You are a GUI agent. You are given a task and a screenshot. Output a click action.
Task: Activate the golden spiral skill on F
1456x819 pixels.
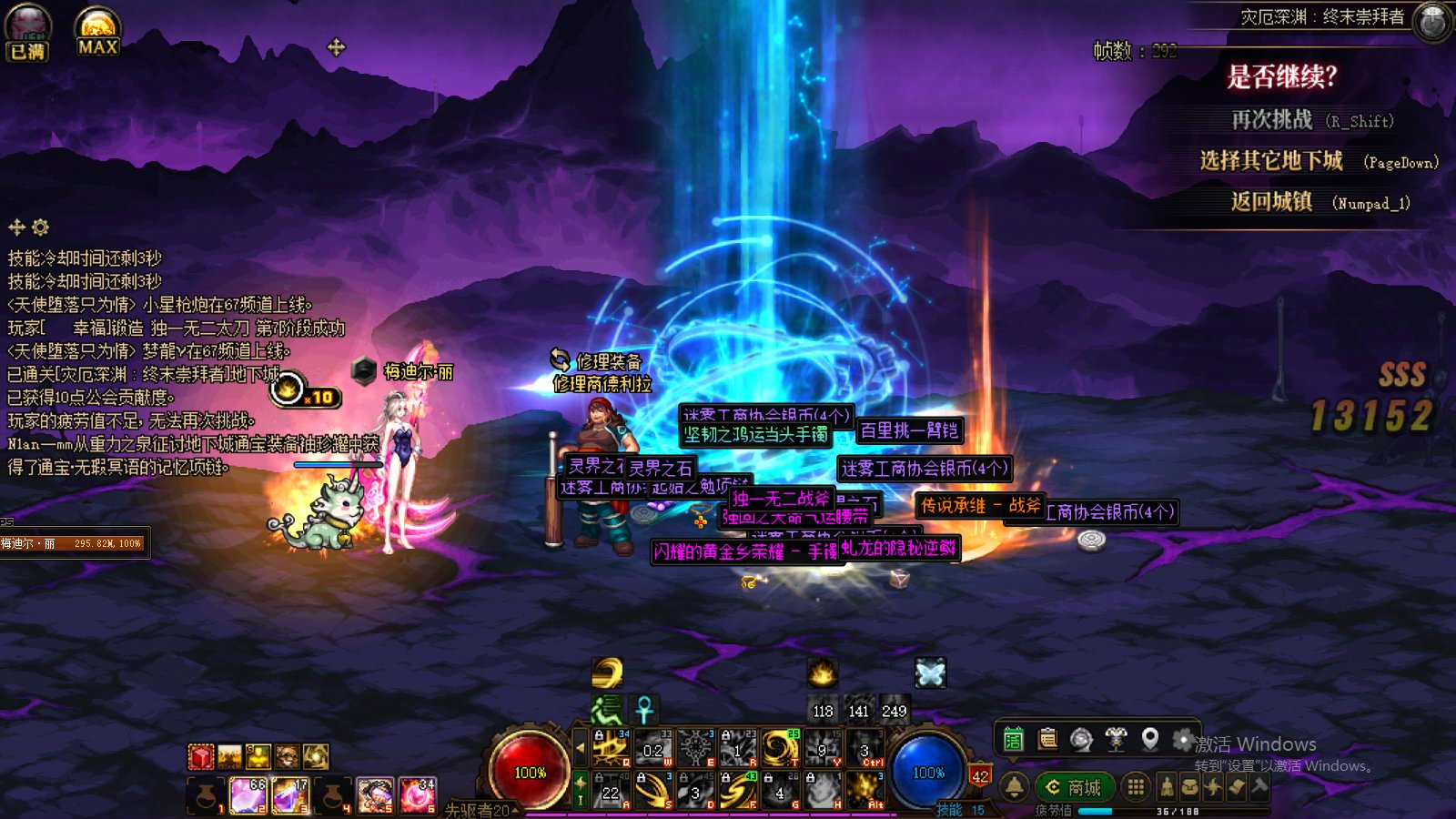click(x=737, y=790)
